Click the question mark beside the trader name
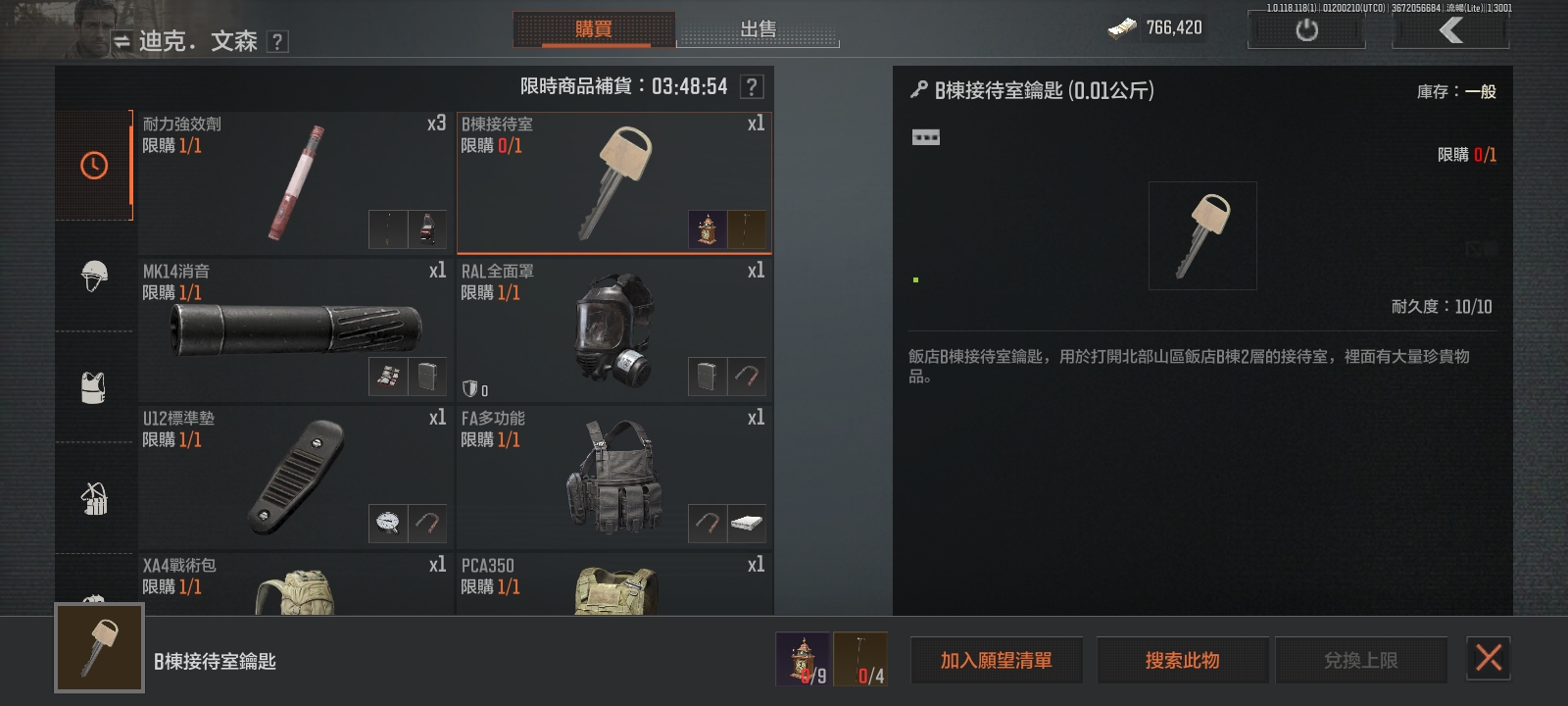 click(279, 42)
